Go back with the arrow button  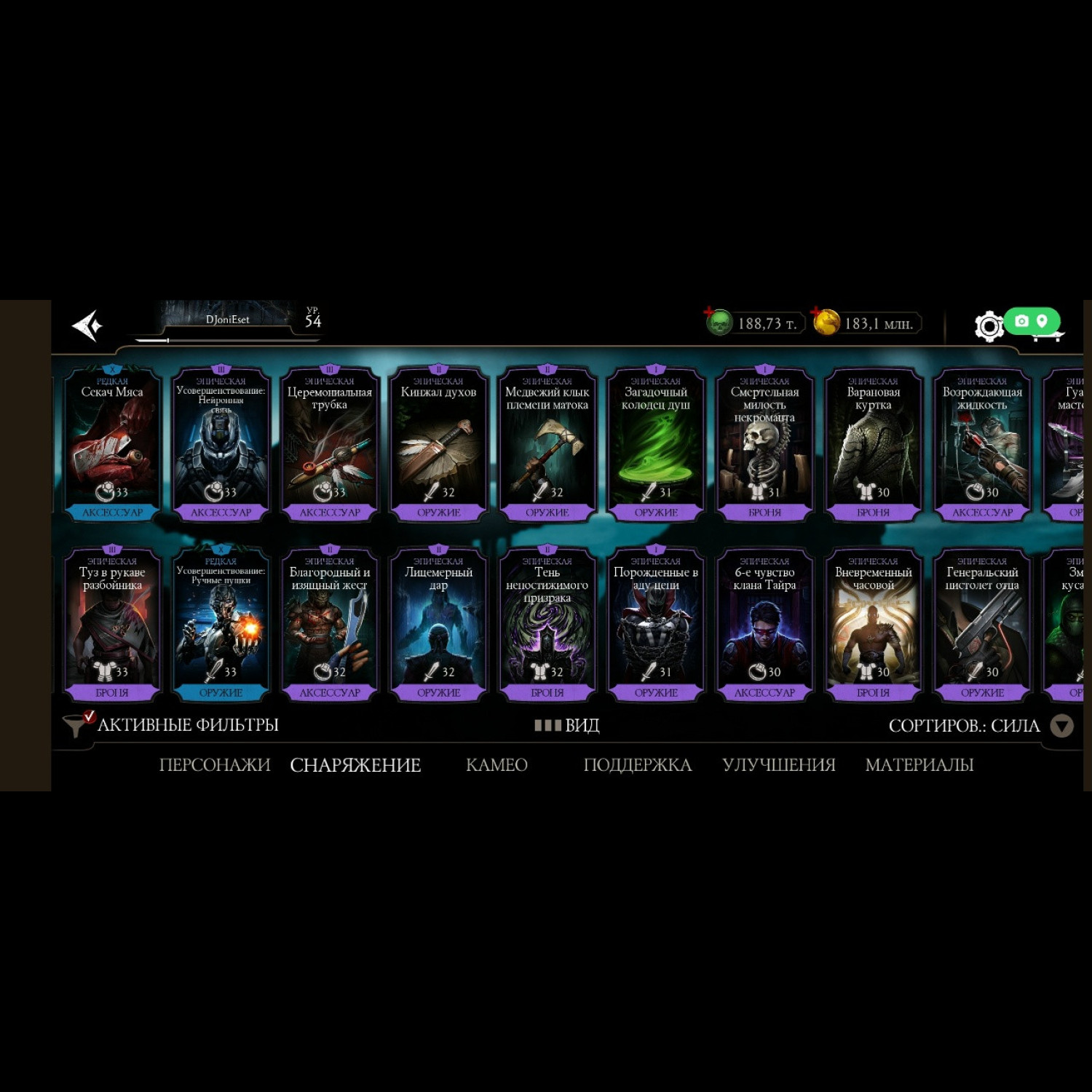[87, 325]
